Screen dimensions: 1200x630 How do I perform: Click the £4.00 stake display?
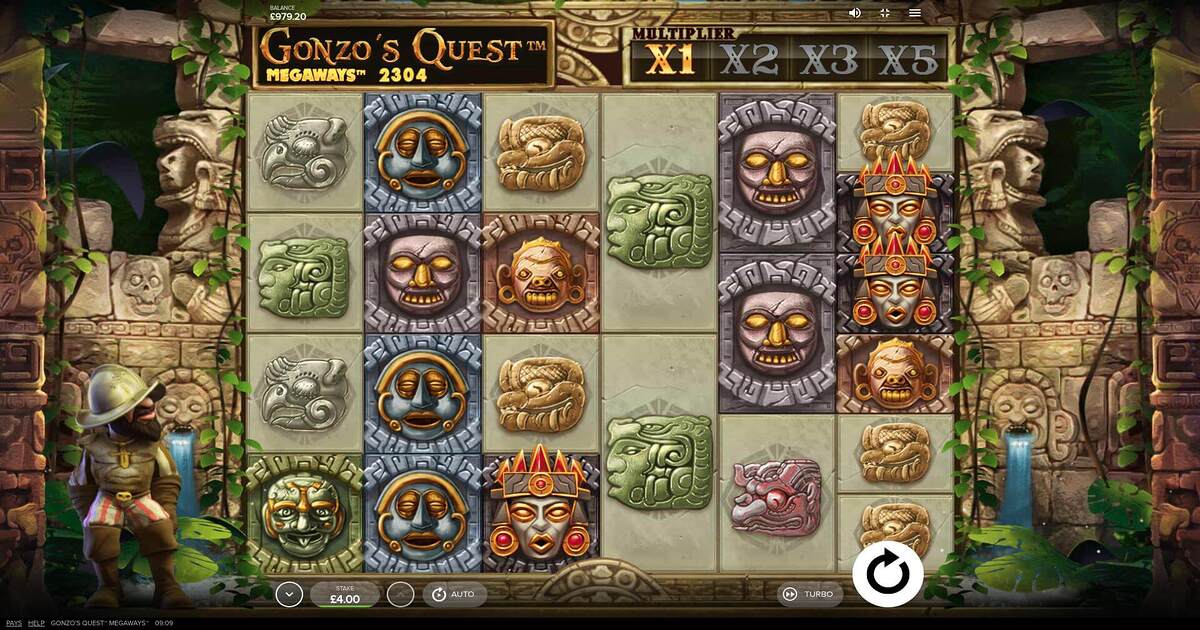pos(344,594)
